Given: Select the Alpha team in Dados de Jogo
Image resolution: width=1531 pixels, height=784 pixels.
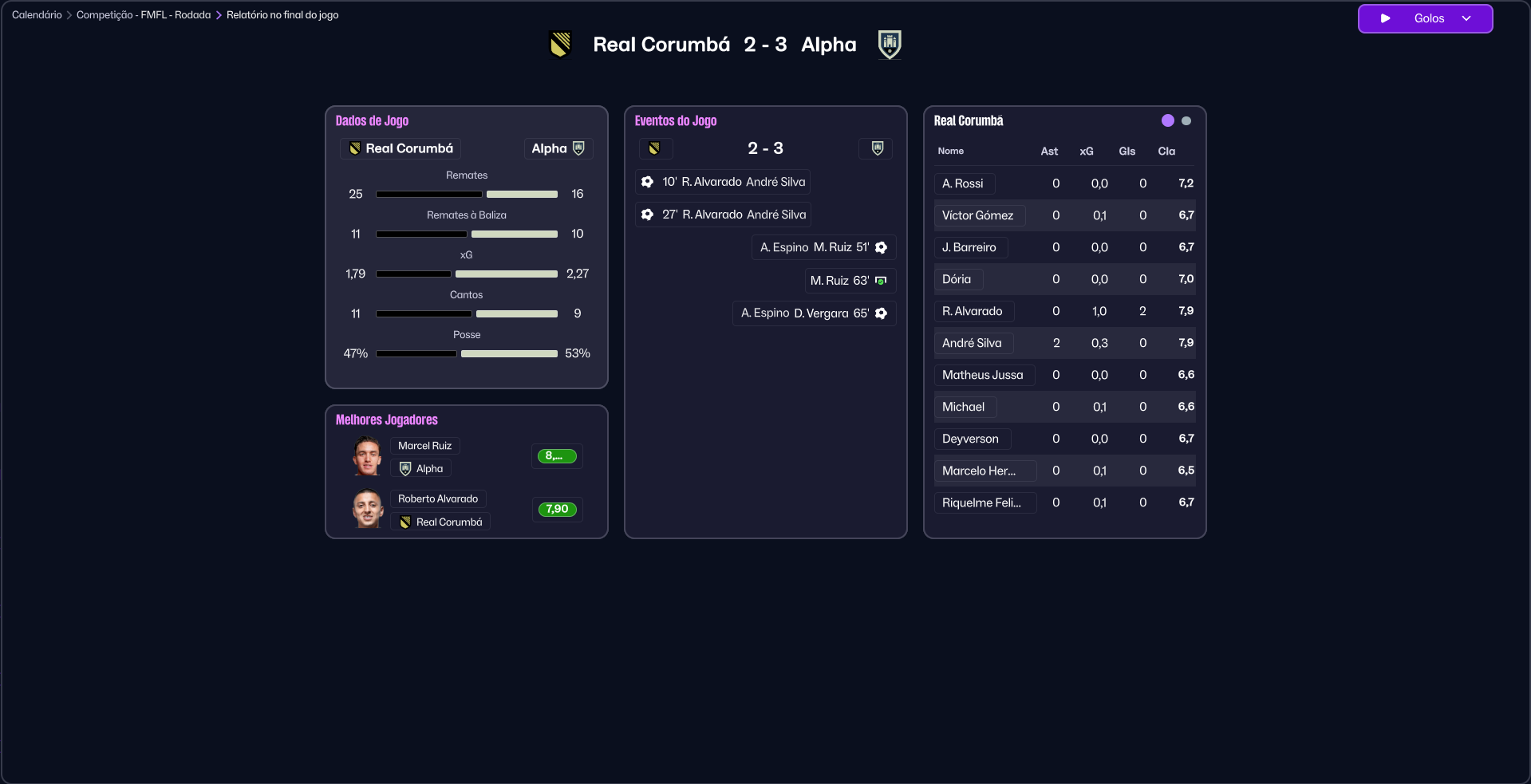Looking at the screenshot, I should (558, 148).
